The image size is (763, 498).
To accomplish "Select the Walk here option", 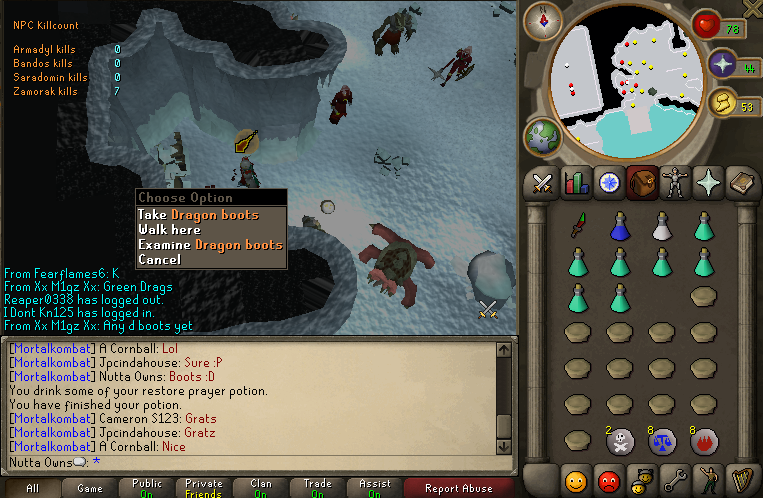I will pyautogui.click(x=170, y=230).
